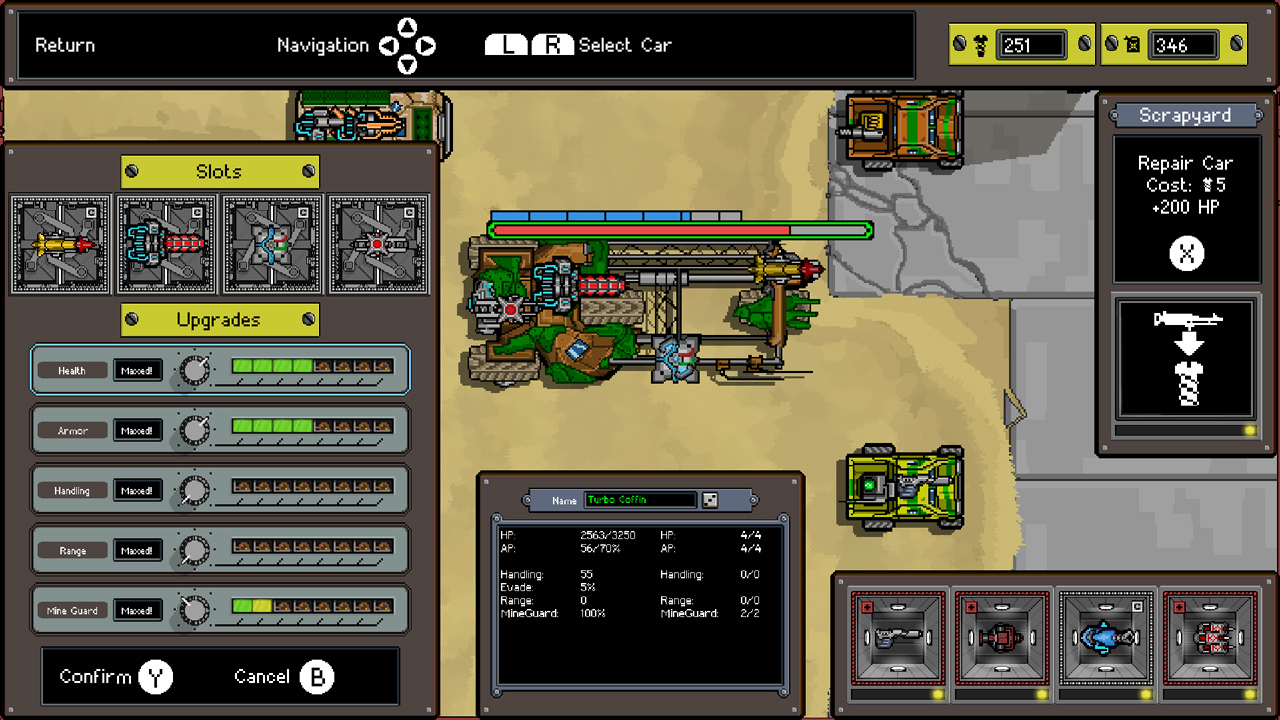Select the machine gun in the bottom inventory
Image resolution: width=1280 pixels, height=720 pixels.
(897, 637)
